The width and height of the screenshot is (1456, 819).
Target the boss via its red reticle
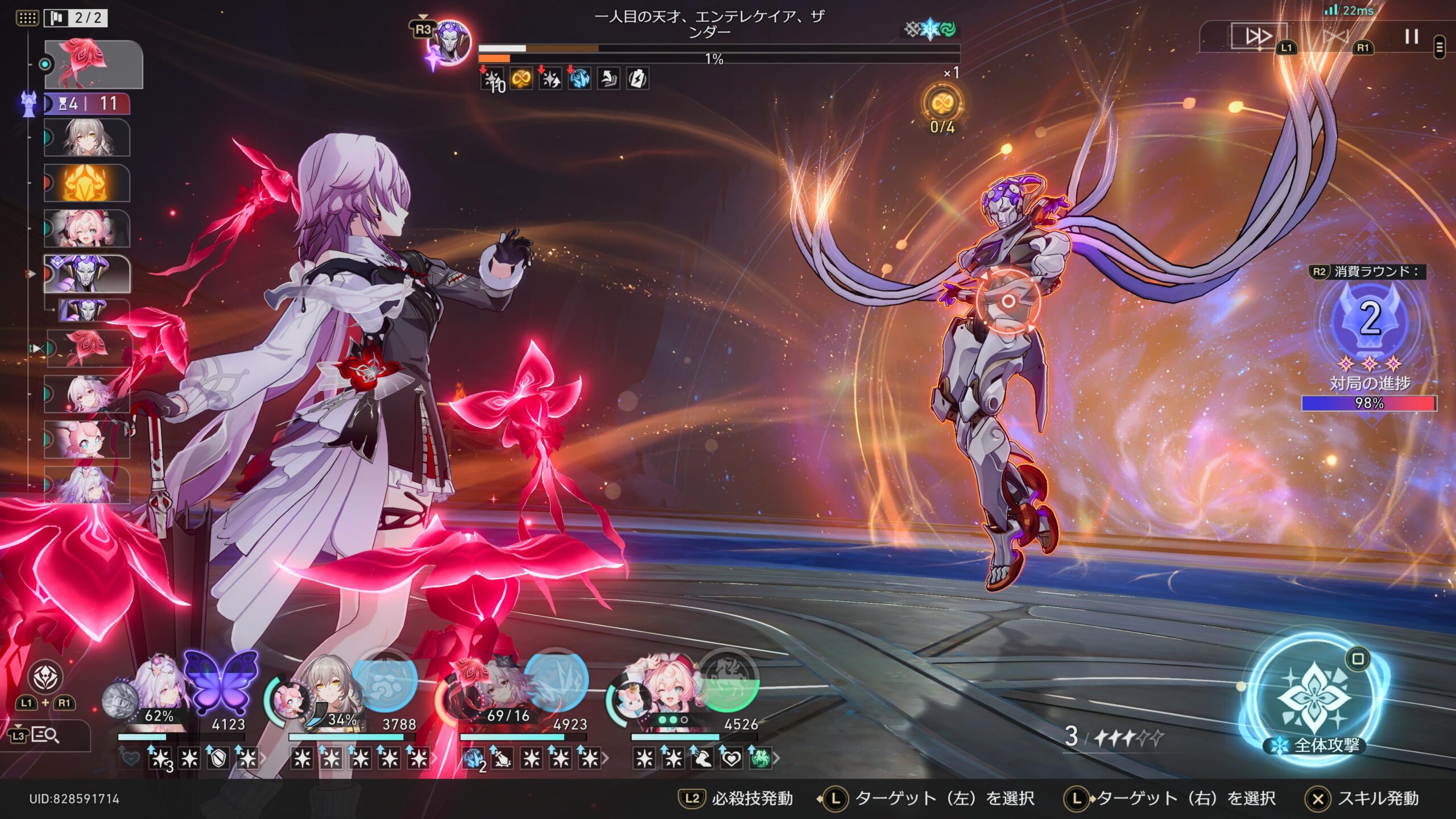point(1007,300)
